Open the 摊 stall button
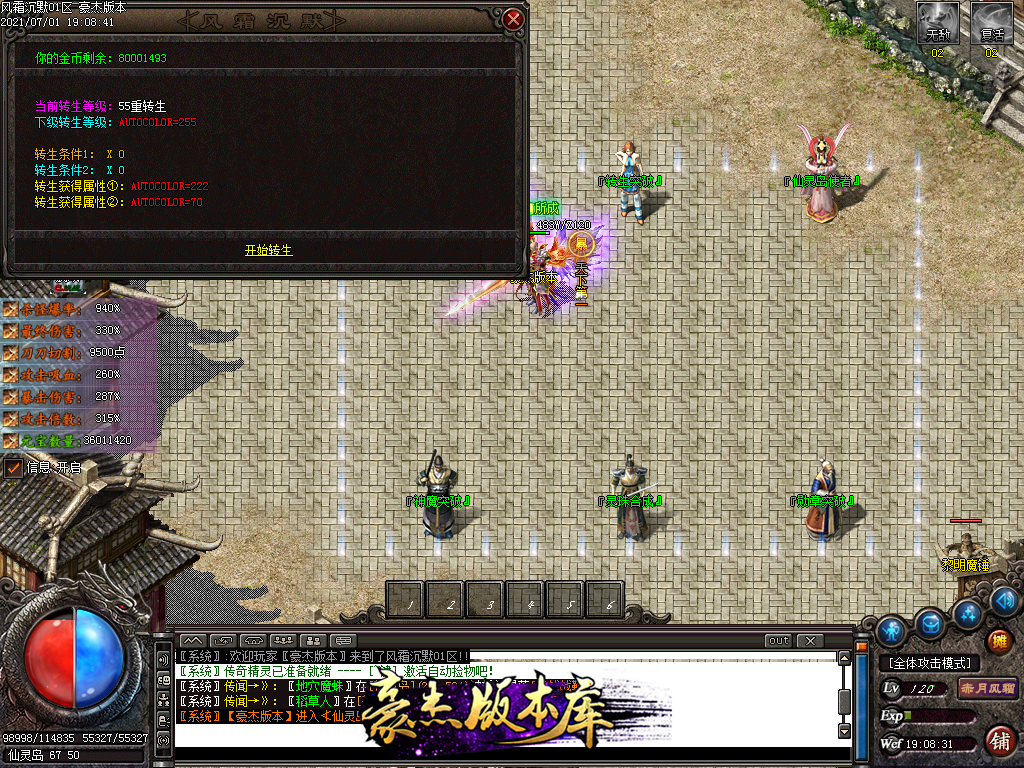1024x768 pixels. pyautogui.click(x=998, y=641)
